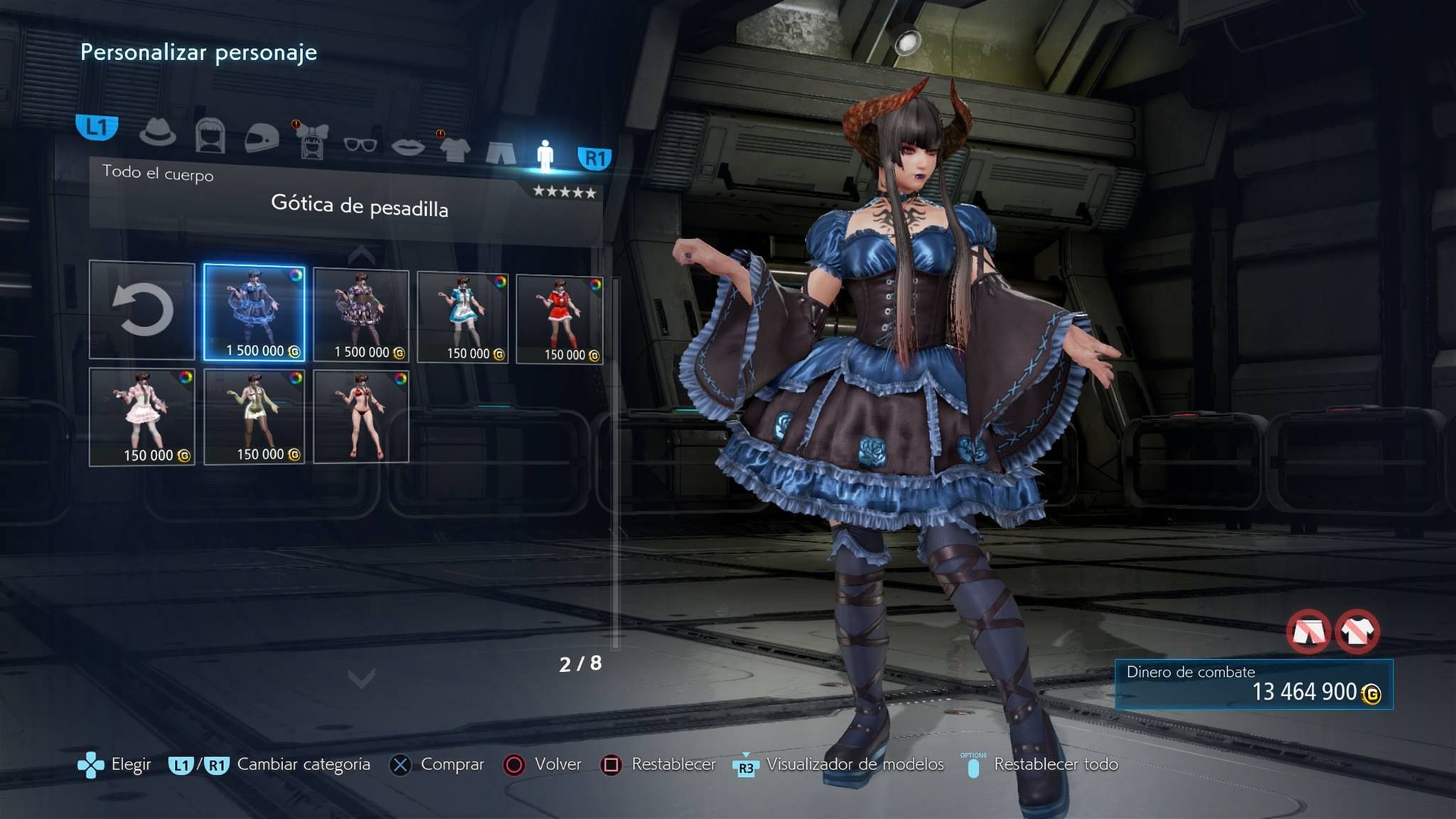
Task: Switch to the glasses category tab
Action: 360,145
